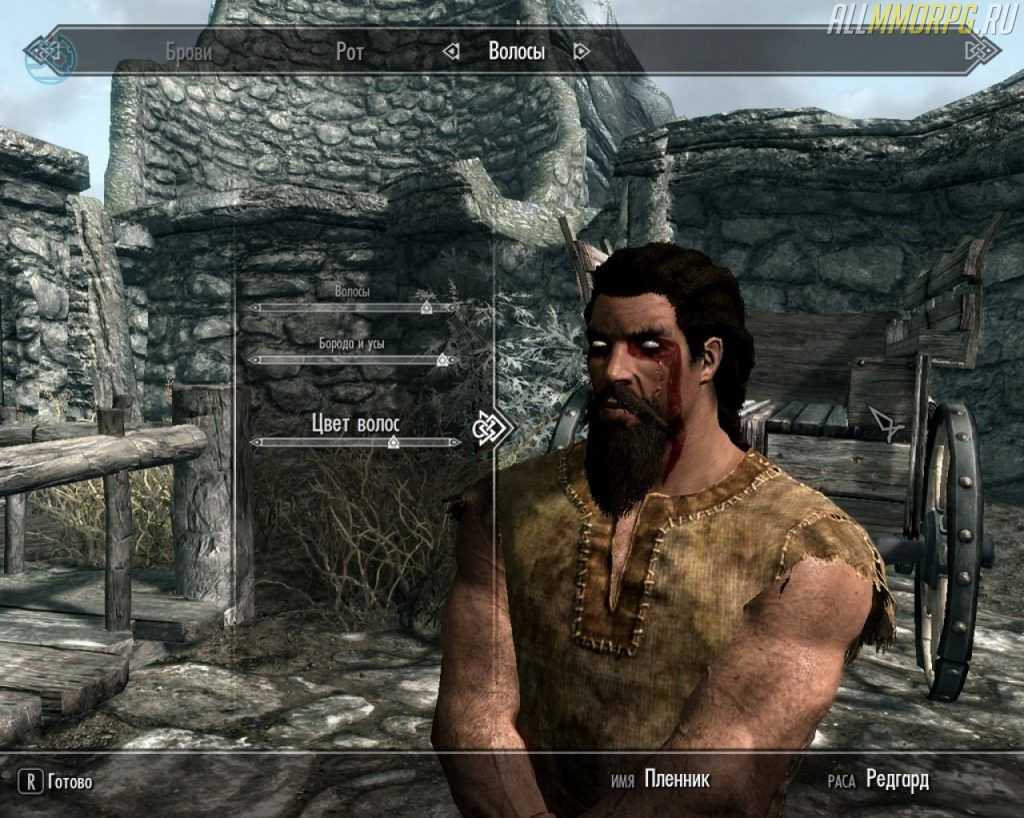Switch to the Брови tab
This screenshot has height=818, width=1024.
tap(188, 52)
